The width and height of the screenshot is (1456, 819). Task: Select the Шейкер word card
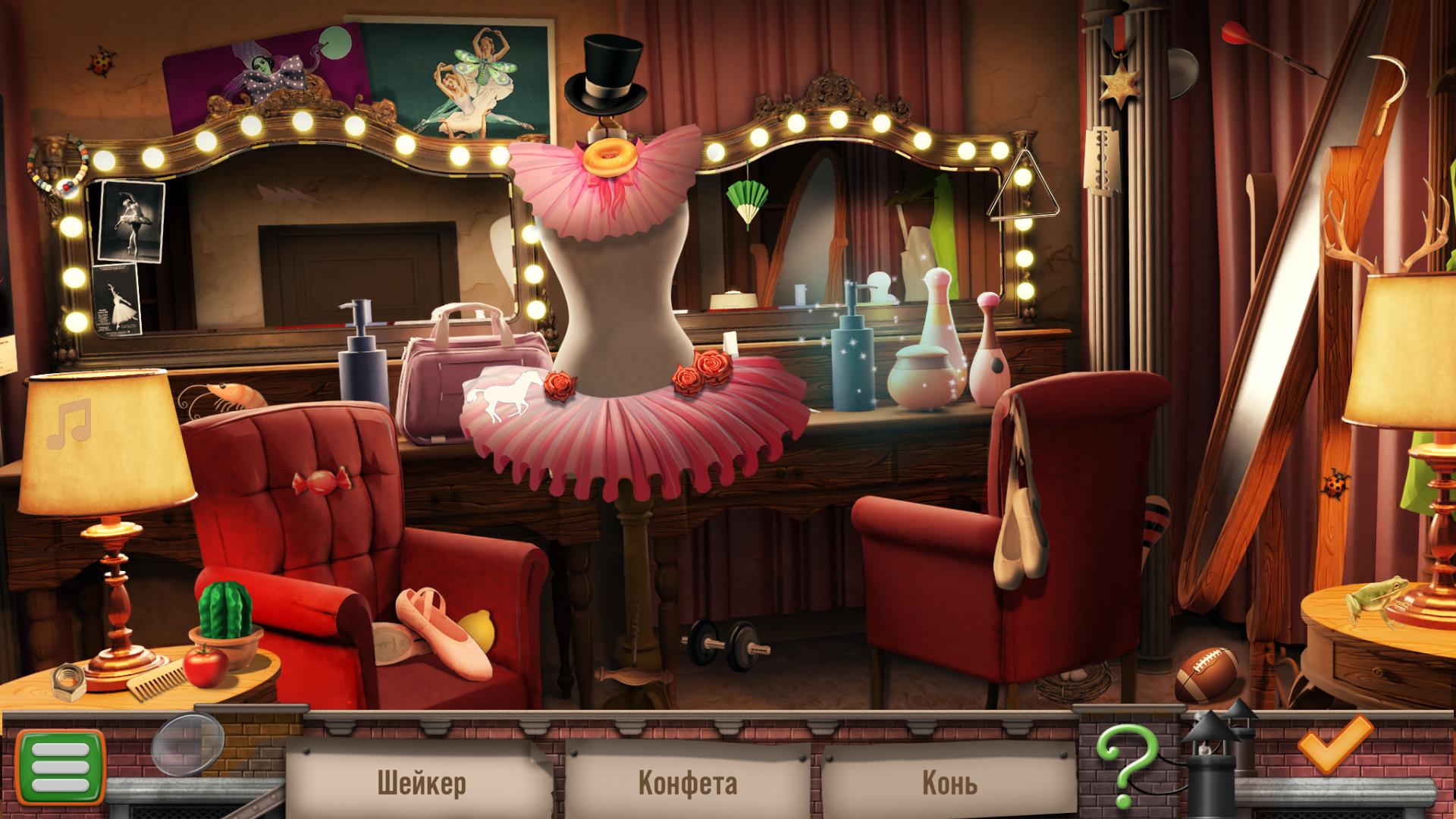[x=421, y=781]
